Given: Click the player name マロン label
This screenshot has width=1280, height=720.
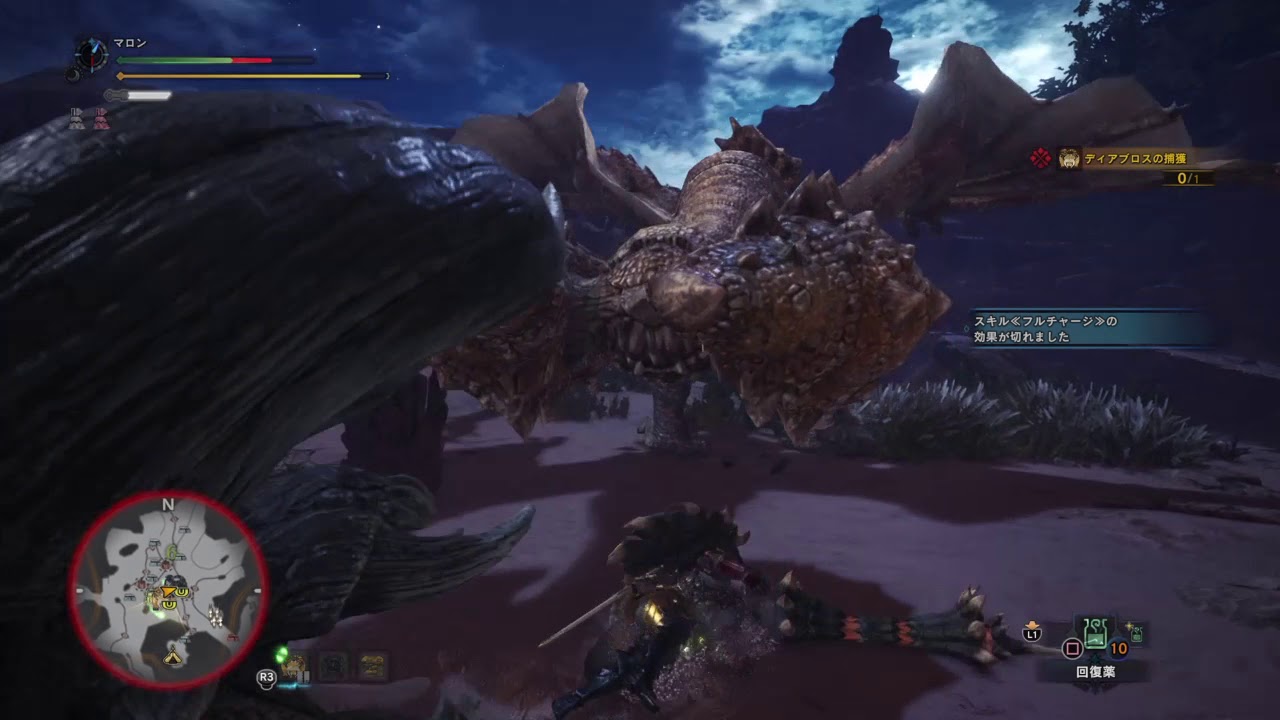Looking at the screenshot, I should (129, 43).
